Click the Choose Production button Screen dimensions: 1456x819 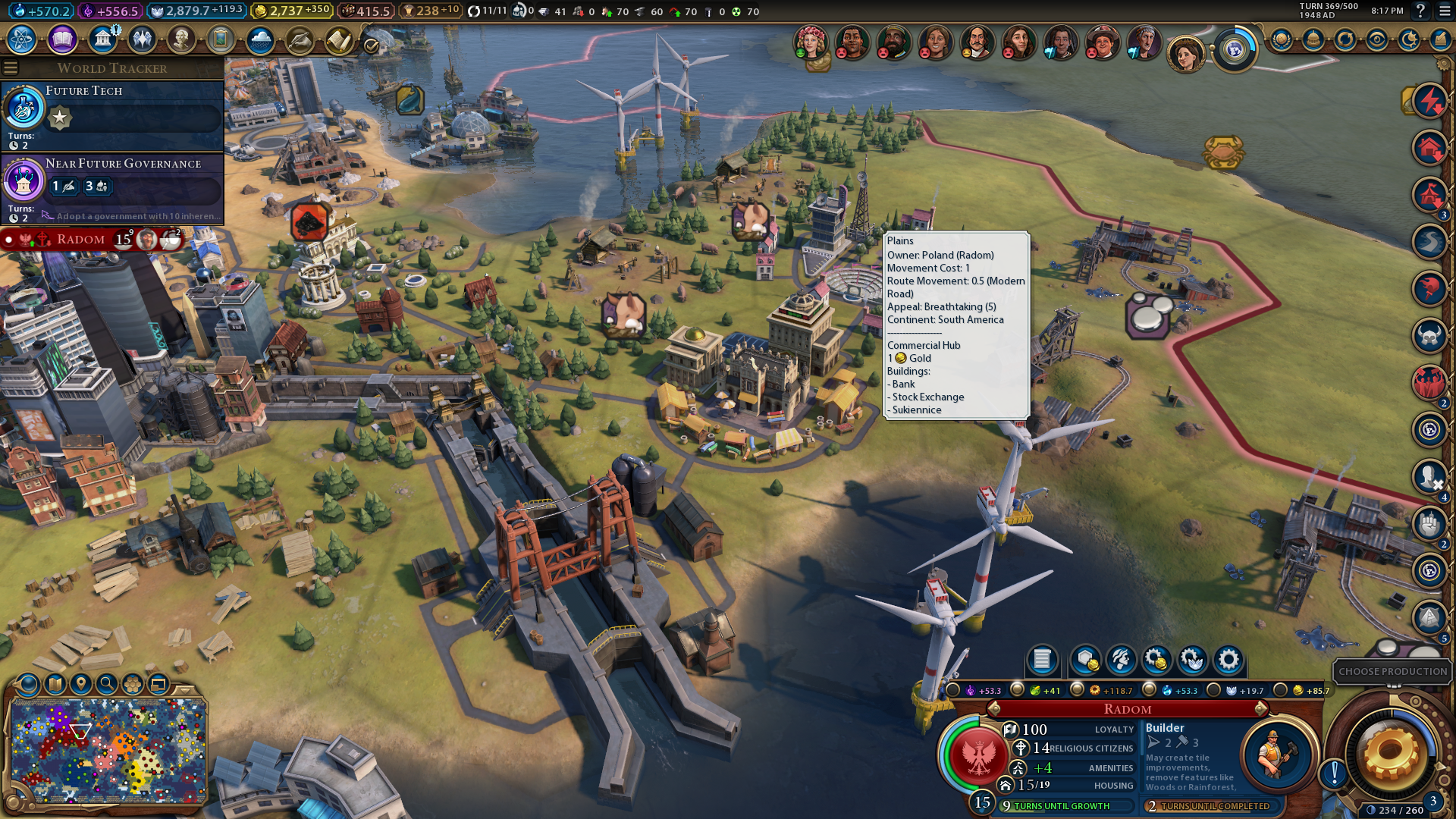point(1392,671)
